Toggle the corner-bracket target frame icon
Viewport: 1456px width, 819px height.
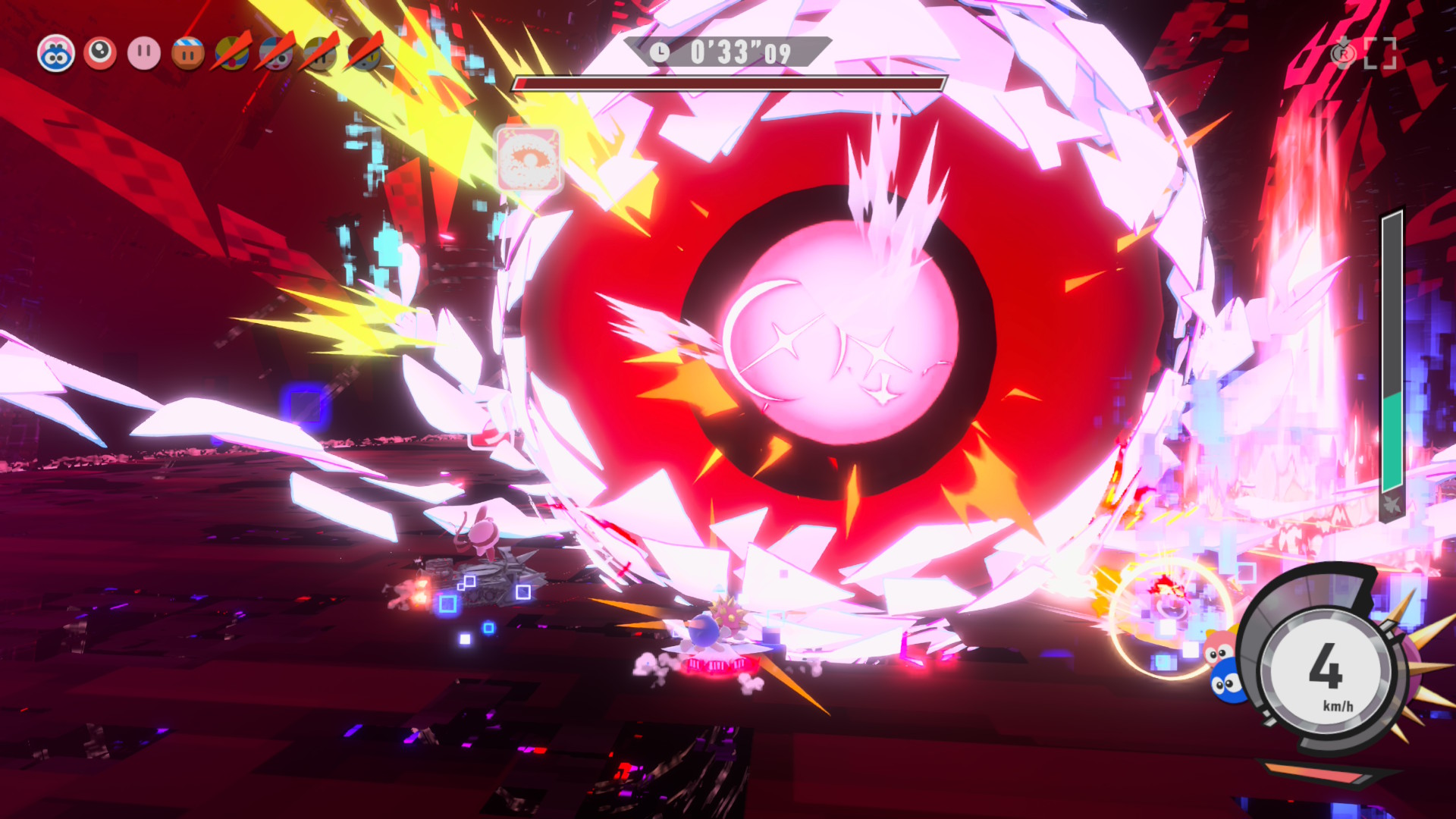coord(1380,53)
